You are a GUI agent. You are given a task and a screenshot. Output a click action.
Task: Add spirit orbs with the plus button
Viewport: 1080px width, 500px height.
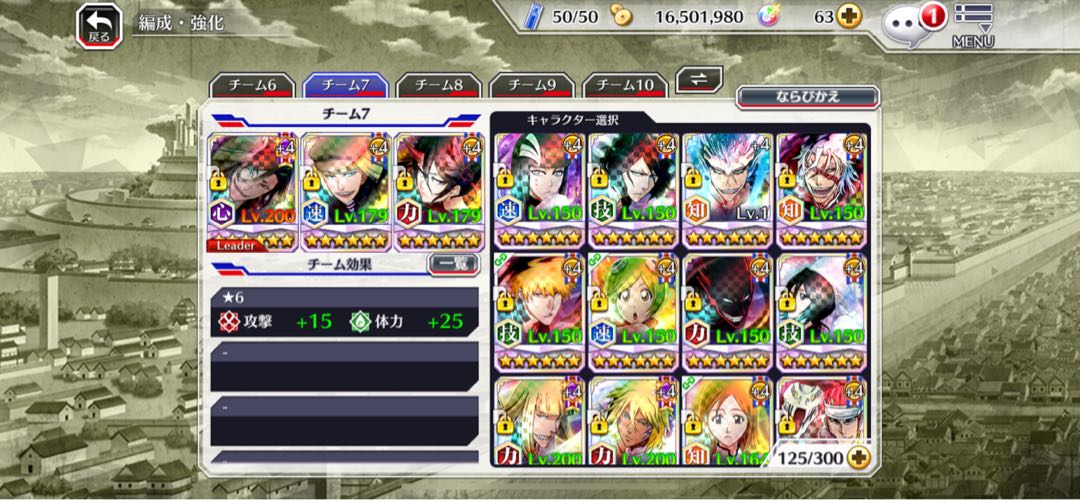point(849,17)
